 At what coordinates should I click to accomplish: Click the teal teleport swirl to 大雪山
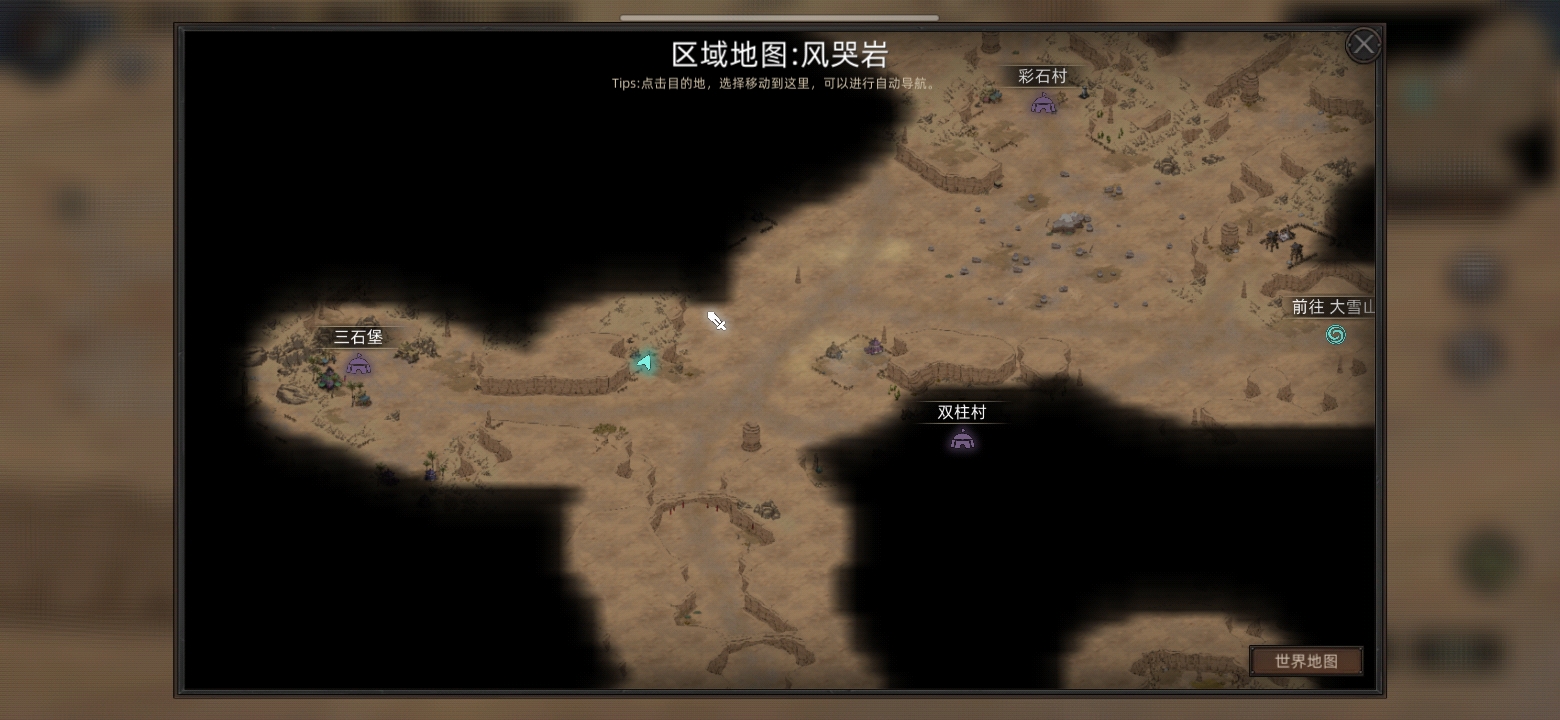1336,335
